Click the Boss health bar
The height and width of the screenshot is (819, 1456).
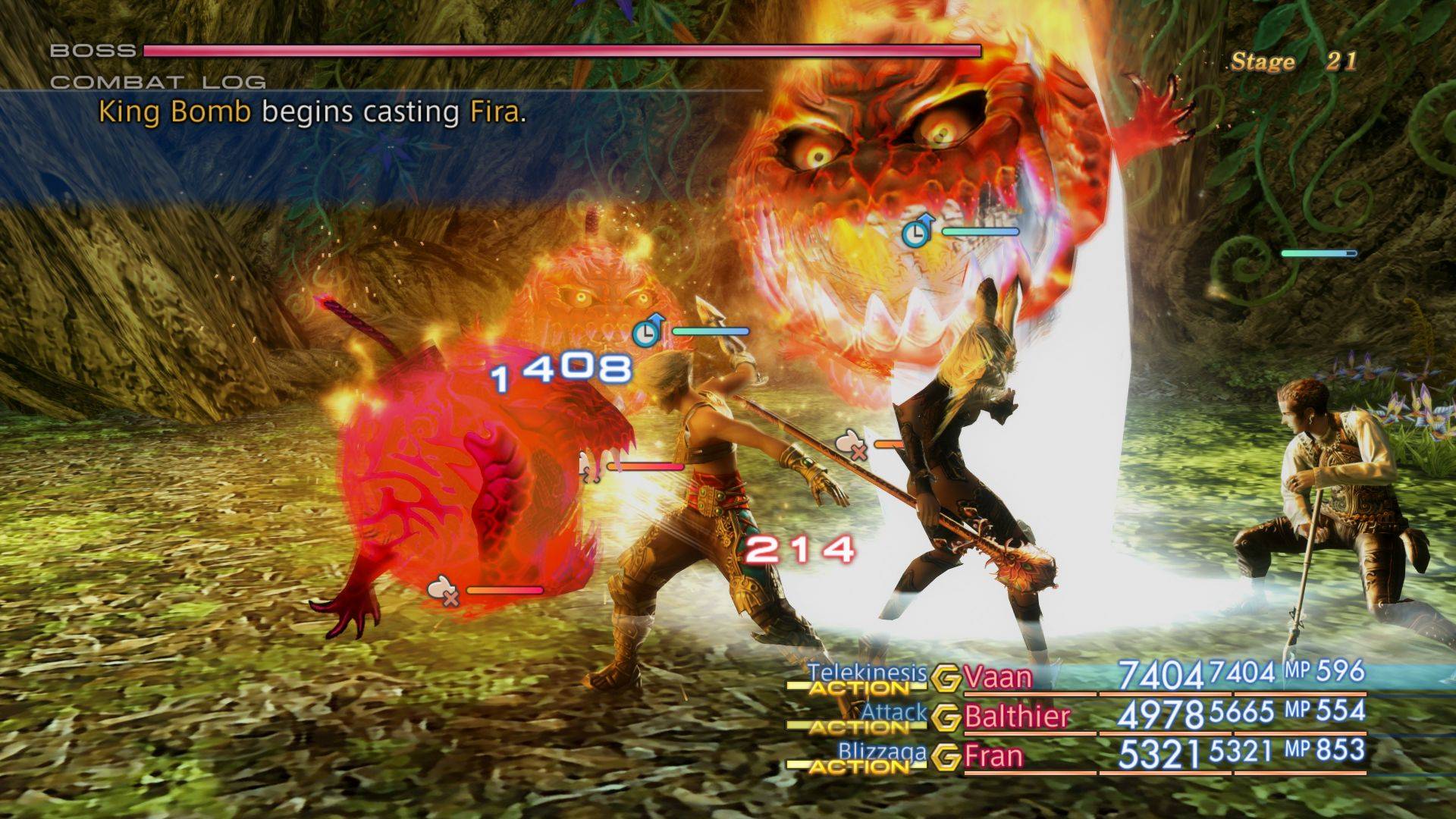coord(561,52)
